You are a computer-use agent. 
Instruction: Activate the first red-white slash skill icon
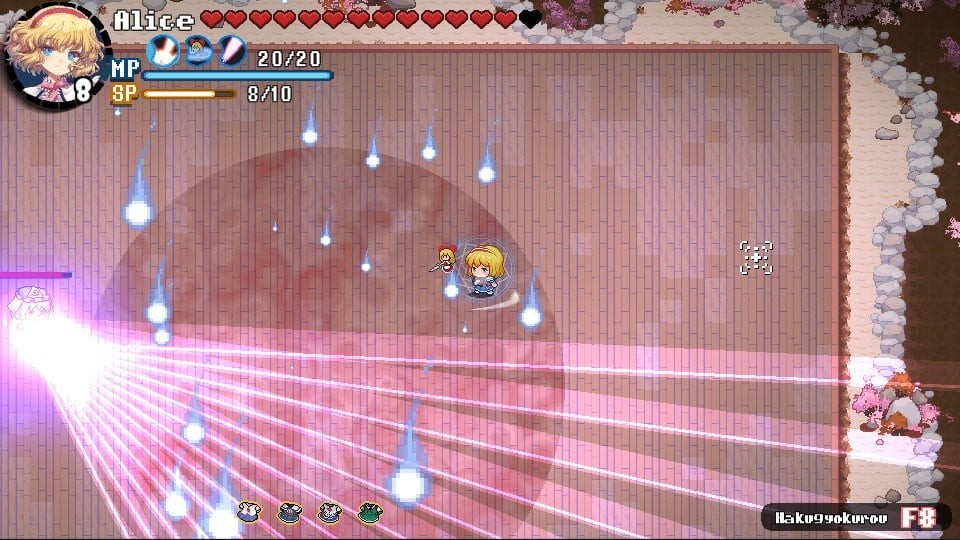[163, 50]
